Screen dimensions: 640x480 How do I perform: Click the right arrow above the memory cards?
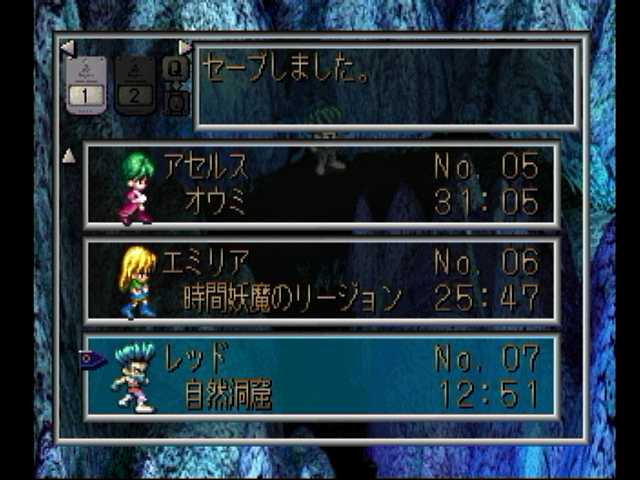click(x=185, y=47)
